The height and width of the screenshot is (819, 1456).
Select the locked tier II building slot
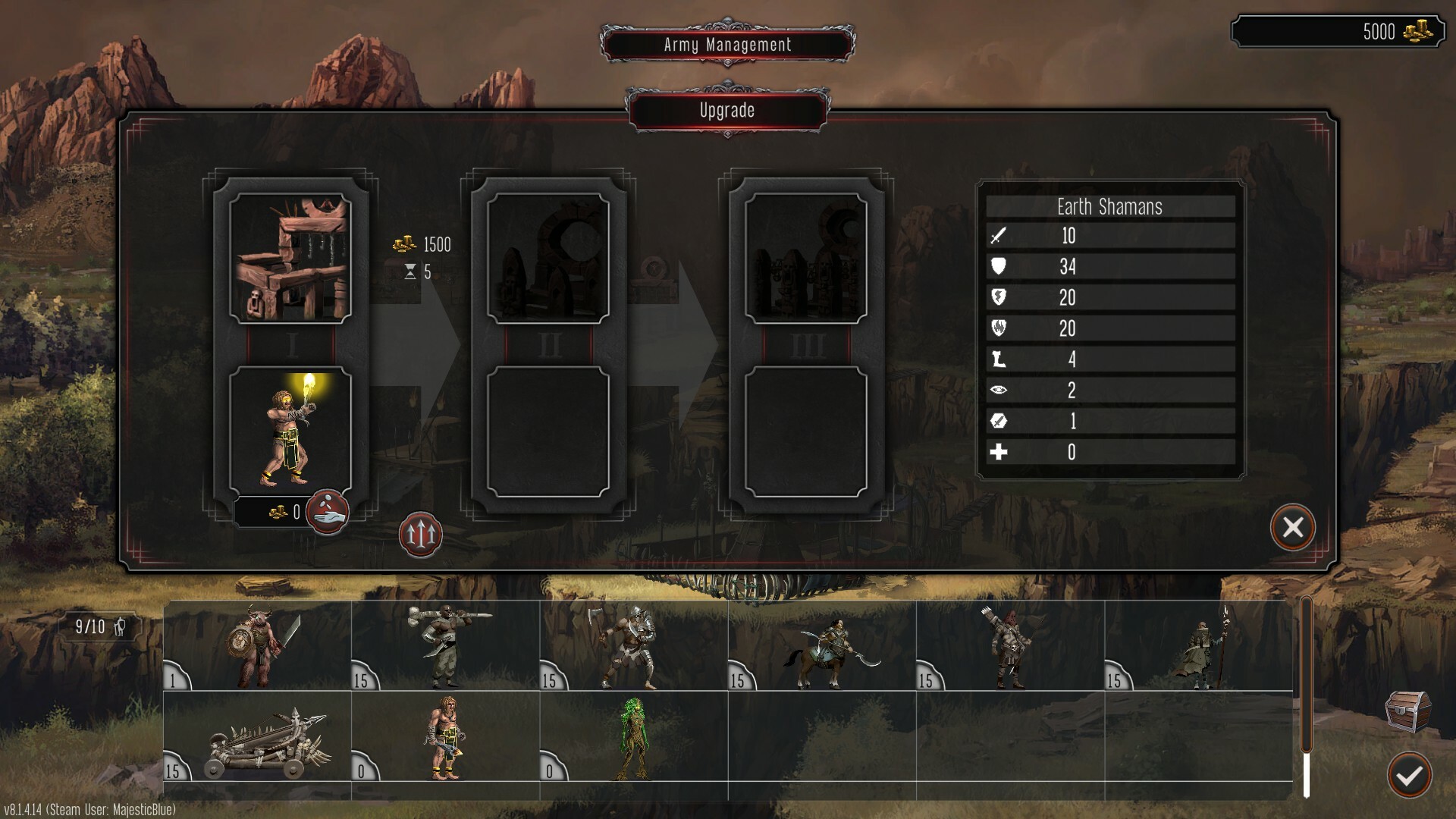(x=548, y=258)
